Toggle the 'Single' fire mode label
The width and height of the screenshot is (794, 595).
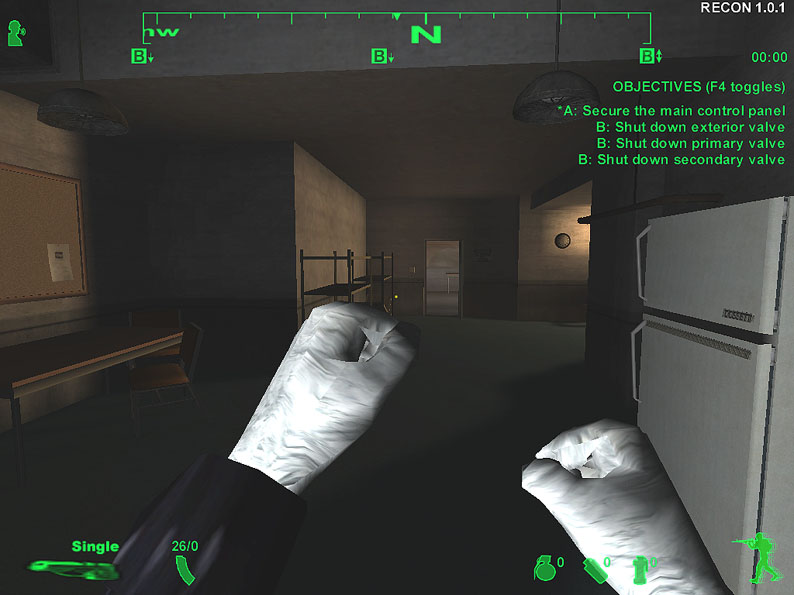coord(95,546)
